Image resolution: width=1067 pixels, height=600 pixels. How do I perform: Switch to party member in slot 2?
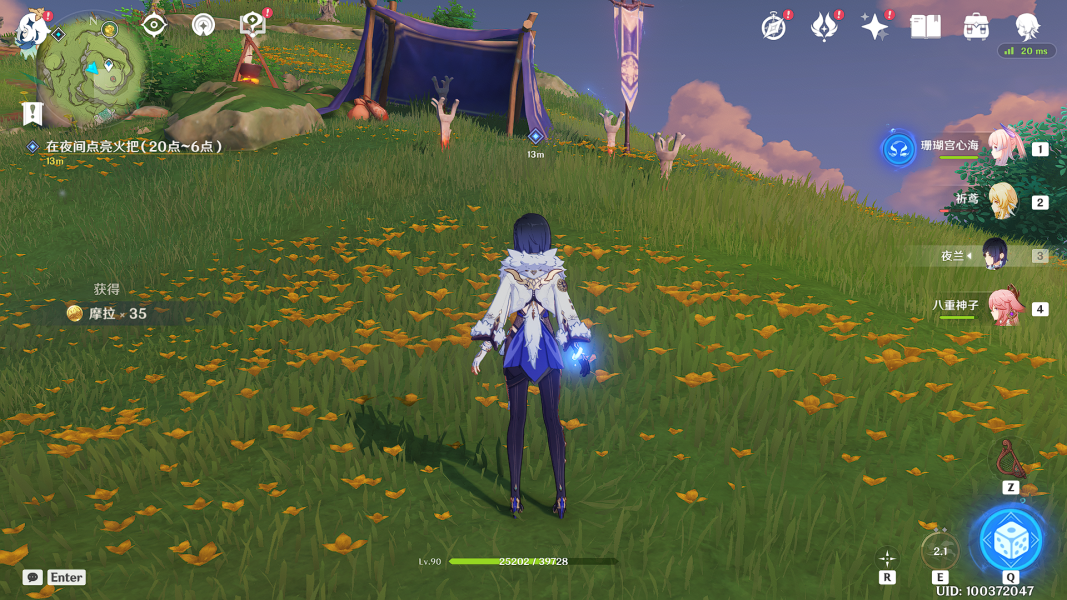click(1001, 201)
